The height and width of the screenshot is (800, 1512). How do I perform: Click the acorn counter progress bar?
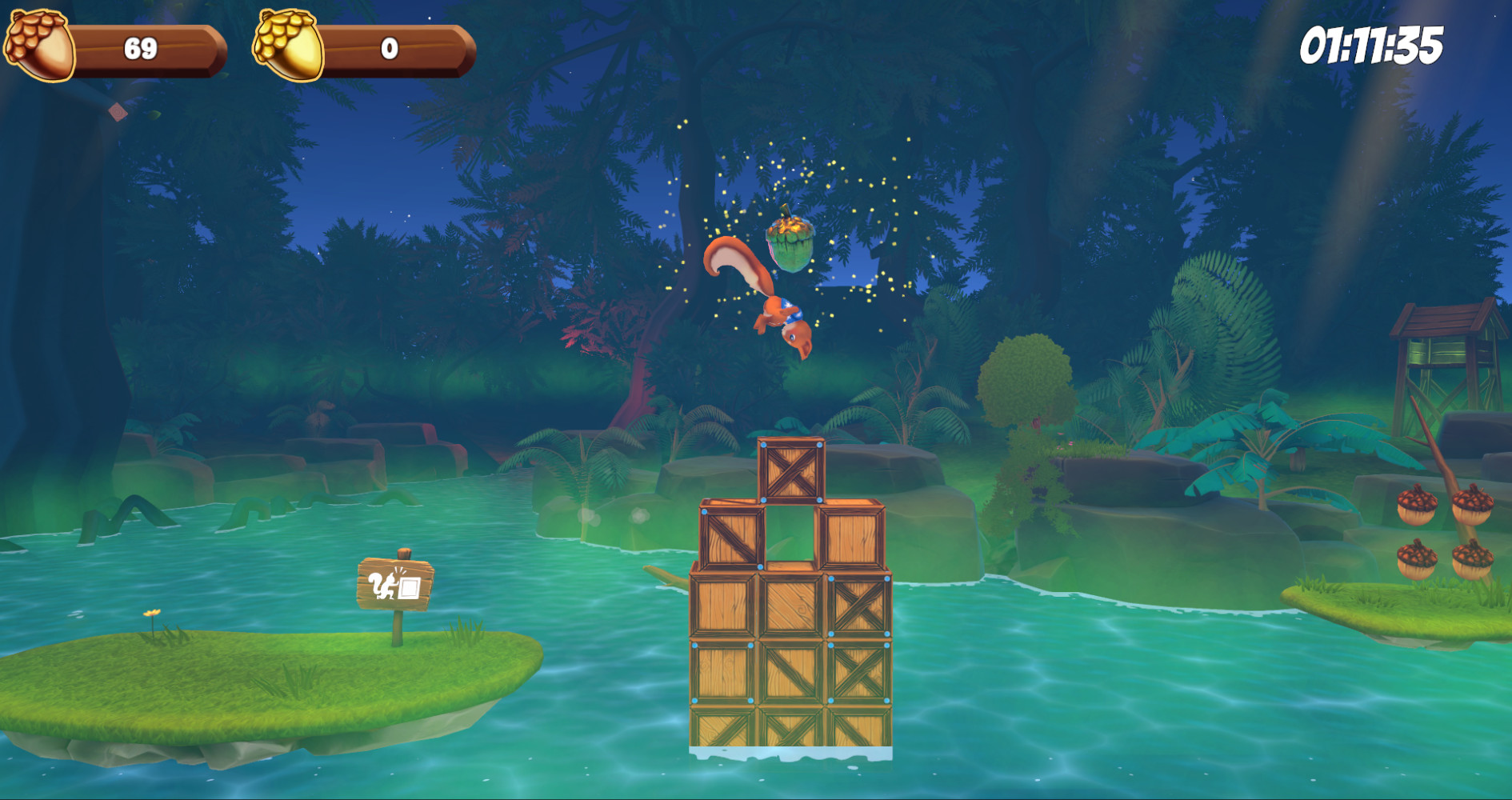pos(152,50)
